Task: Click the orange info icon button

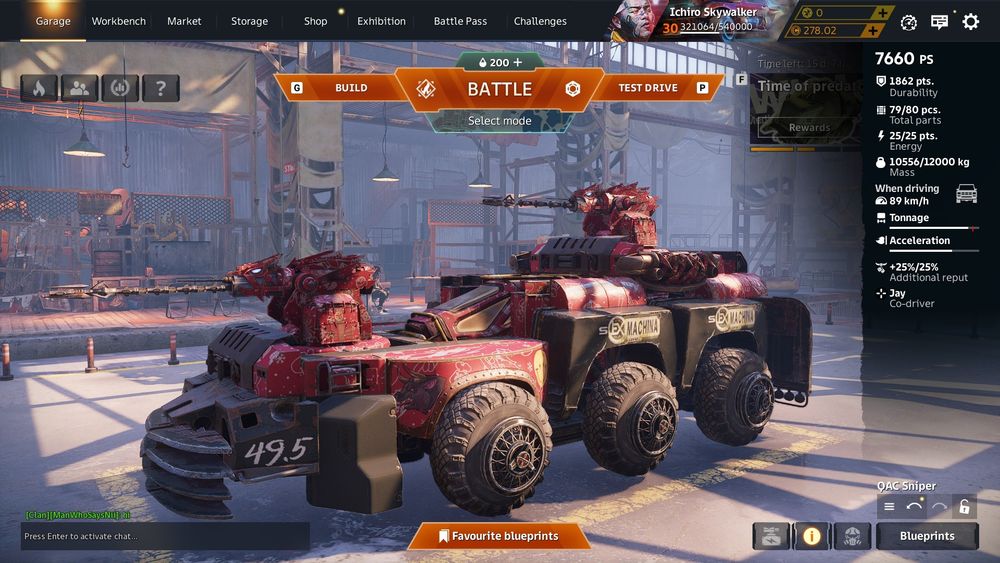Action: click(811, 536)
